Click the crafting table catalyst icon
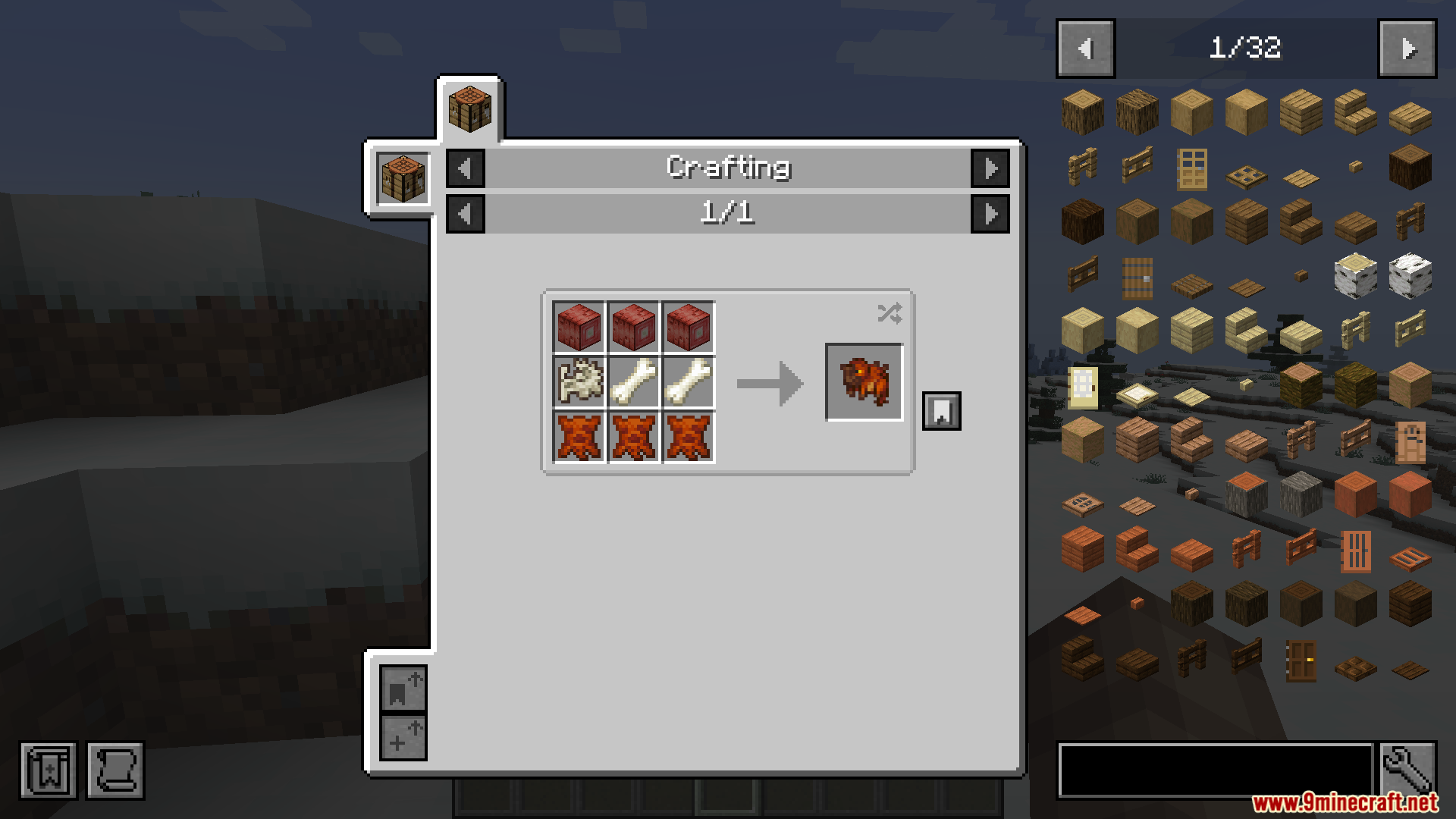The image size is (1456, 819). pos(403,178)
